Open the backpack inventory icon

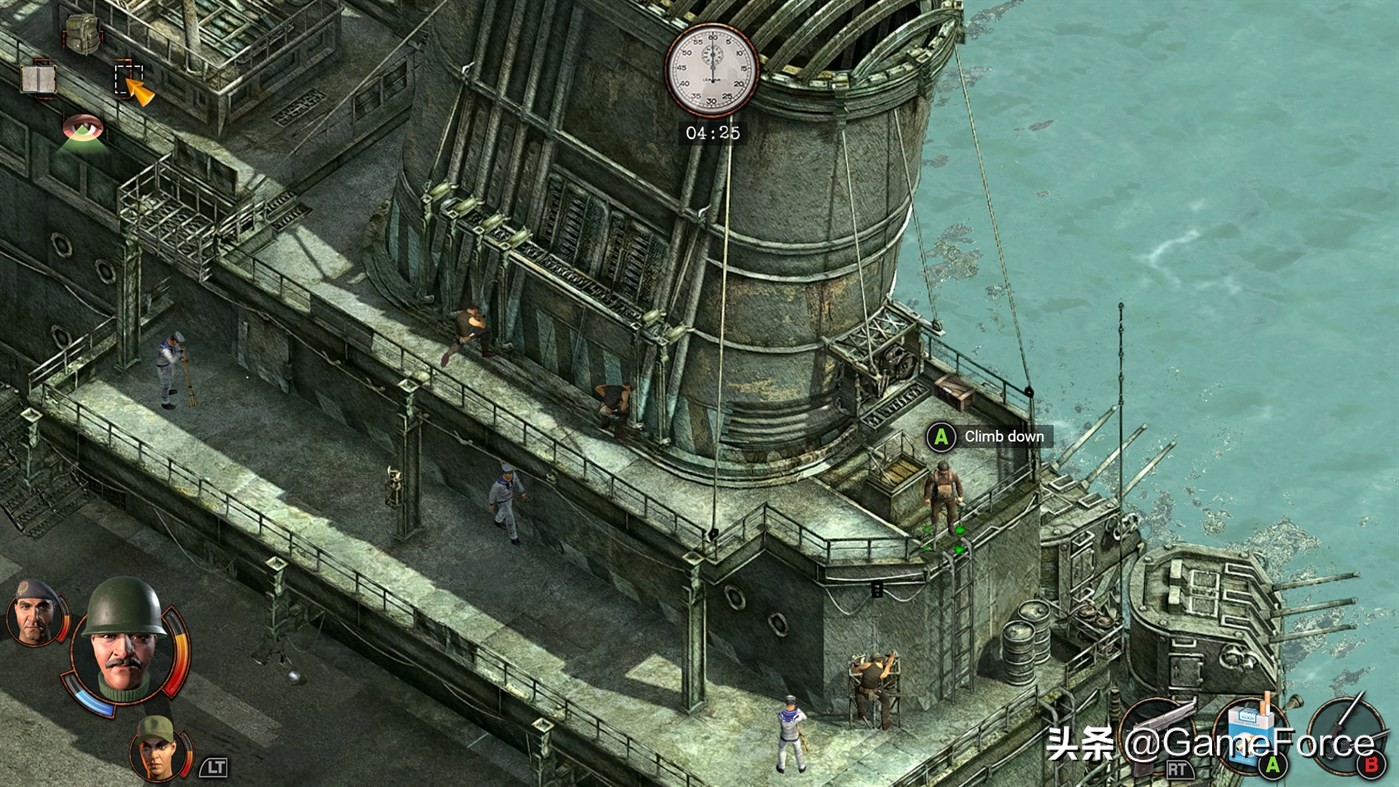coord(80,33)
